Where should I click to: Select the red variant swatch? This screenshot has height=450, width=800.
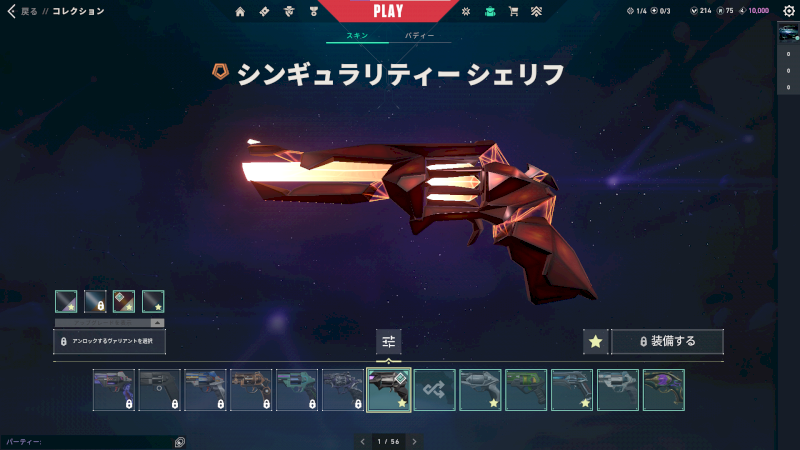coord(124,300)
